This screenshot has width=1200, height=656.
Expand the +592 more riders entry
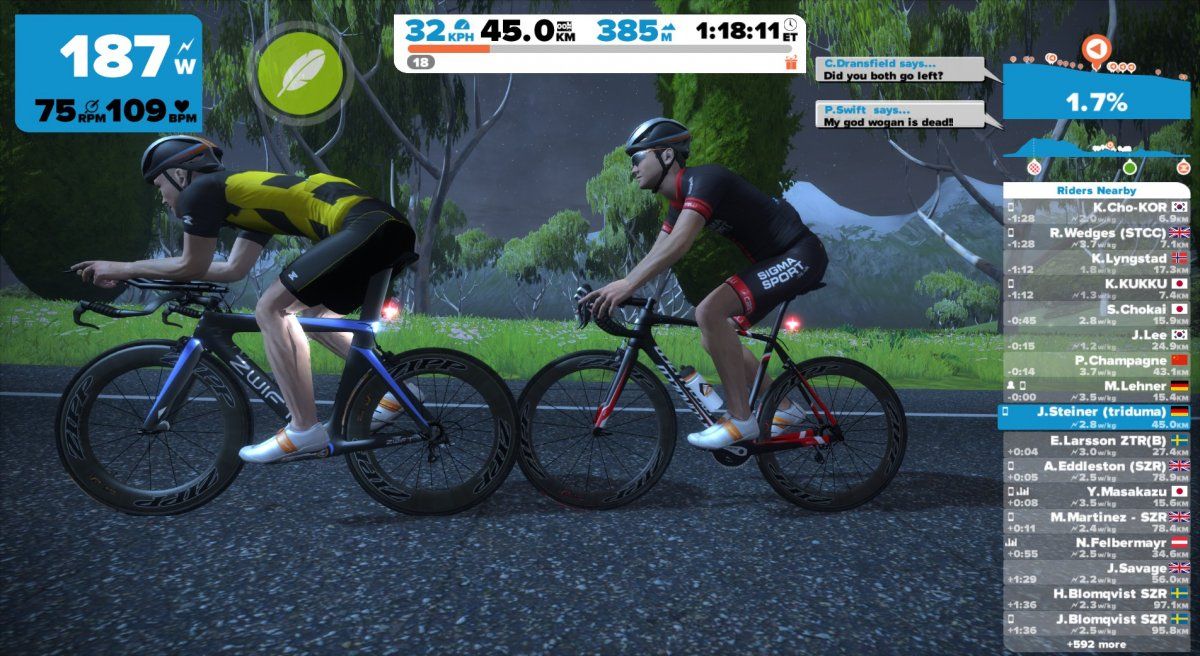point(1096,644)
